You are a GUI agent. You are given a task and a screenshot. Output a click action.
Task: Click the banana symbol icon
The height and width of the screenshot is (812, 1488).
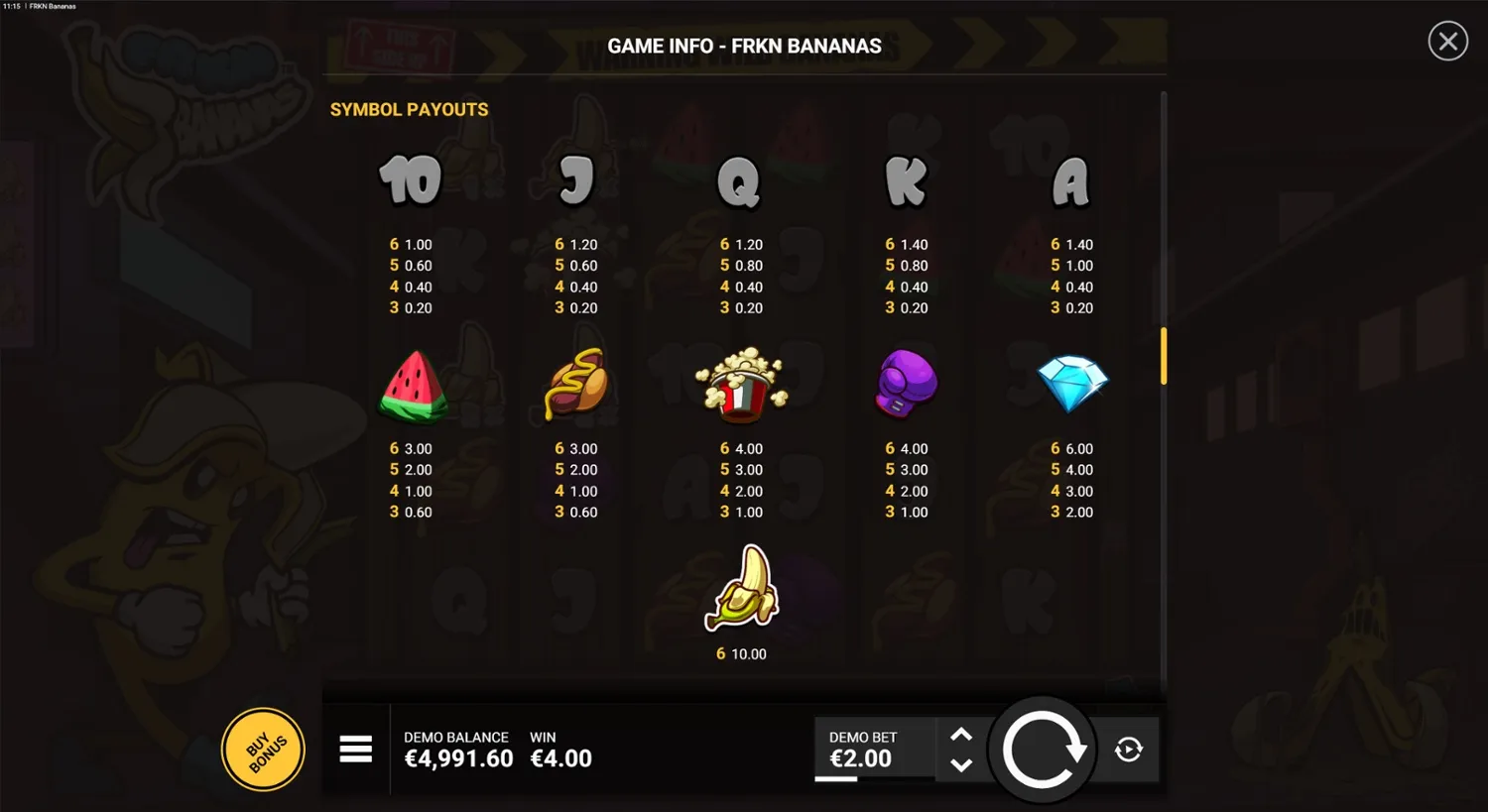tap(741, 587)
